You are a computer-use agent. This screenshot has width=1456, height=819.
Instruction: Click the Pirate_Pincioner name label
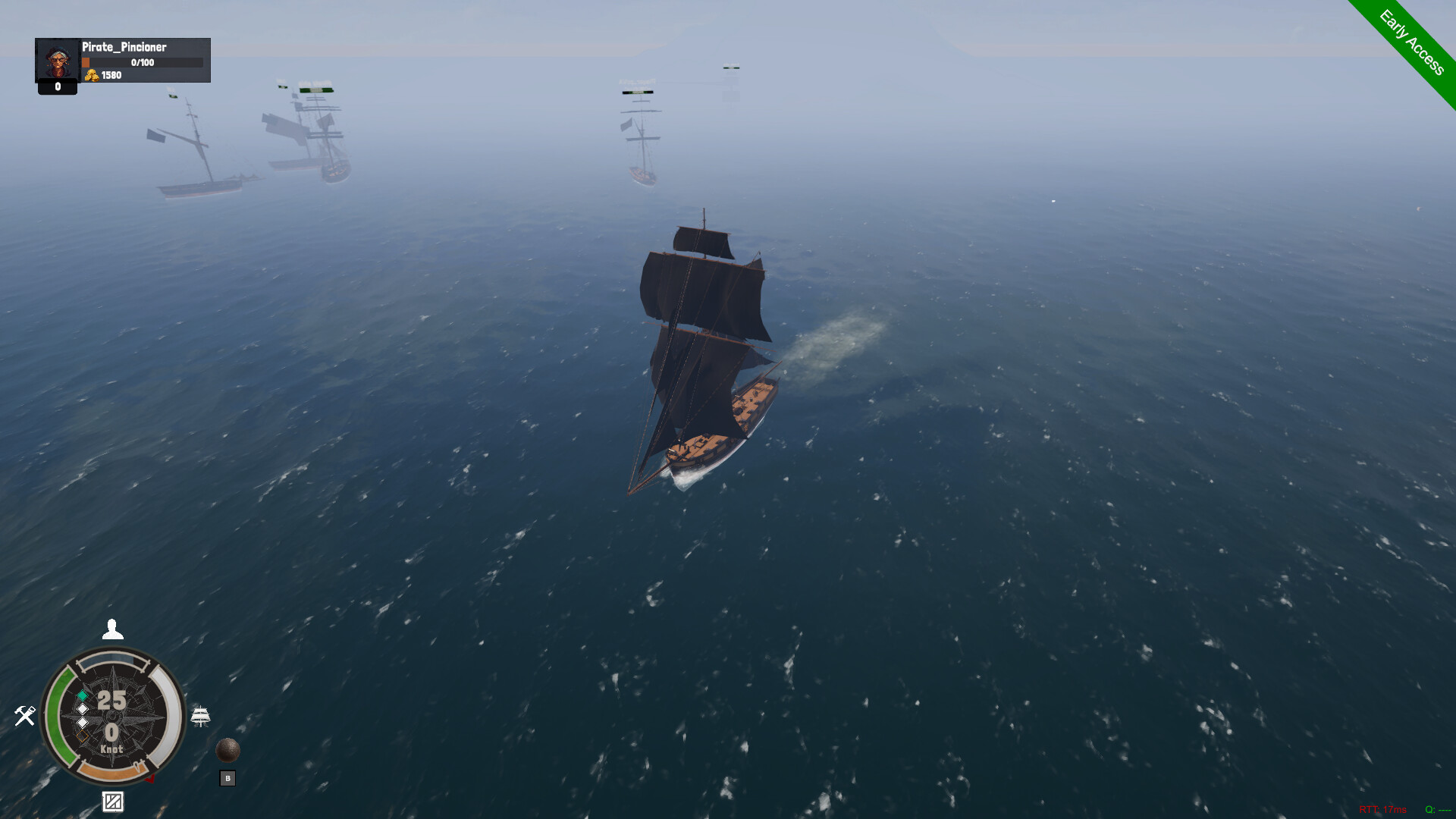124,47
